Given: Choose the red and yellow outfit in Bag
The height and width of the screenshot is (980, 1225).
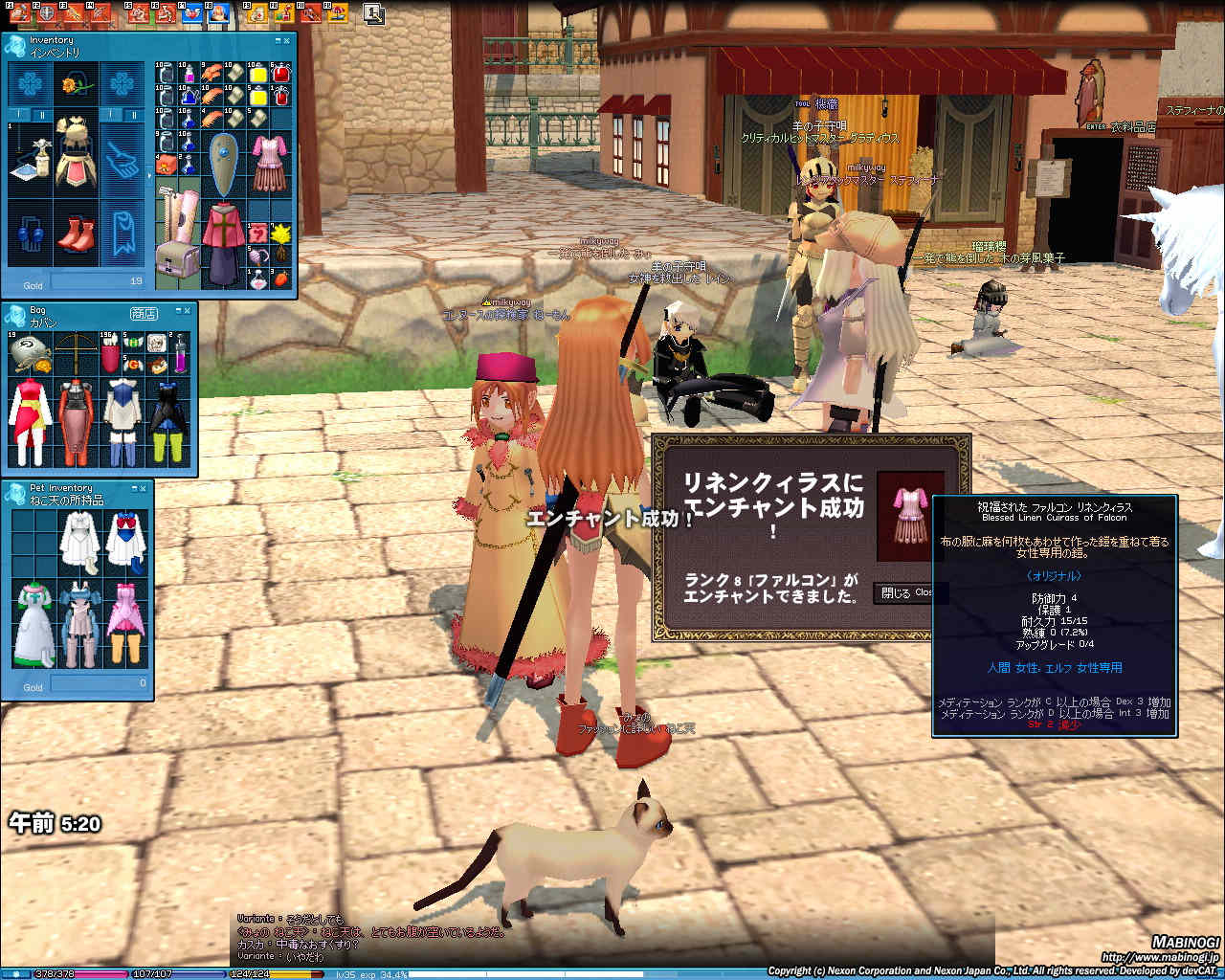Looking at the screenshot, I should coord(30,421).
